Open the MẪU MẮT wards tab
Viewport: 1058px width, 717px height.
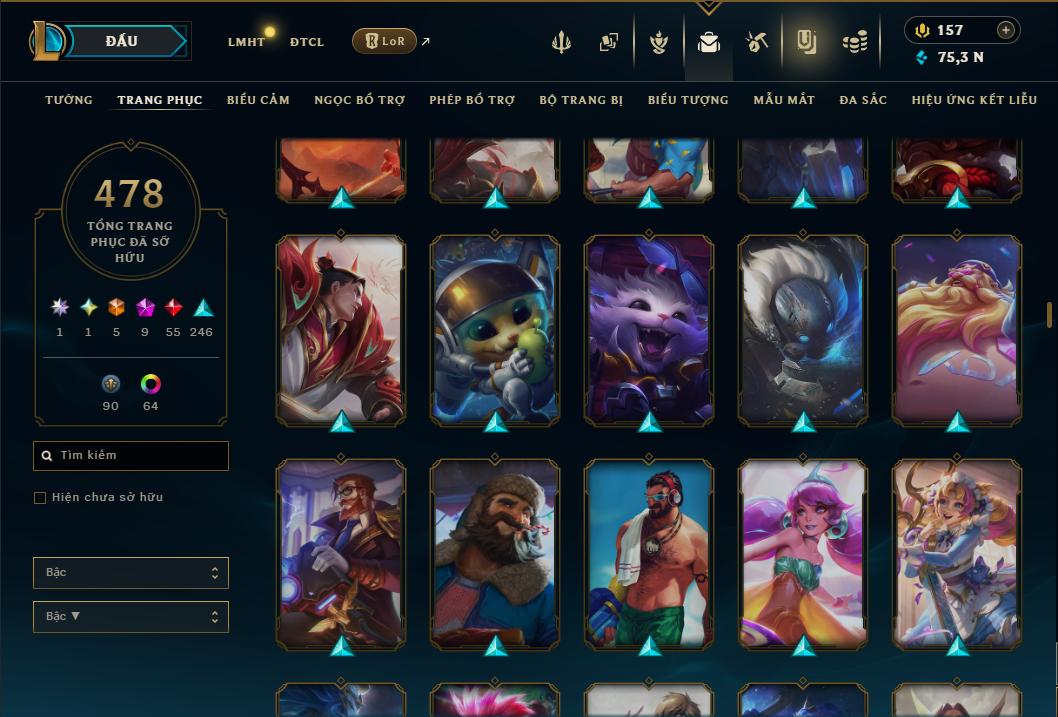(x=784, y=100)
